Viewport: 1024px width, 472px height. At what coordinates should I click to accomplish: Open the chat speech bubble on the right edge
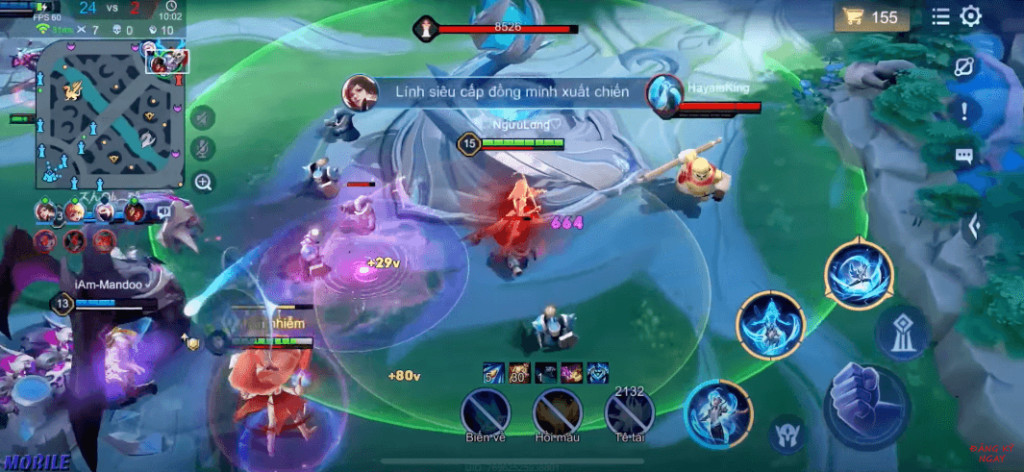pyautogui.click(x=964, y=156)
